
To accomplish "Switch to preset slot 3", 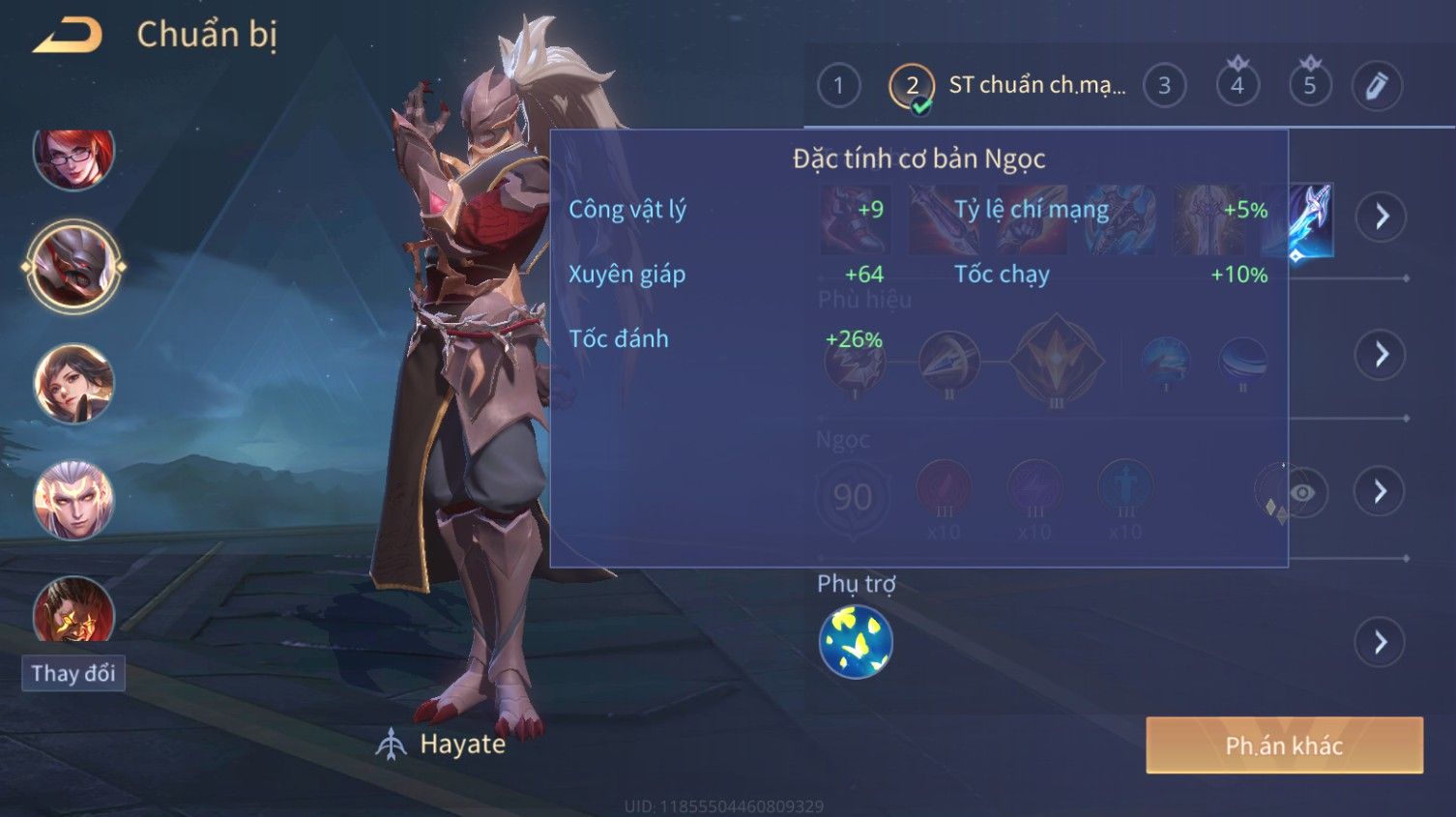I will click(1164, 86).
